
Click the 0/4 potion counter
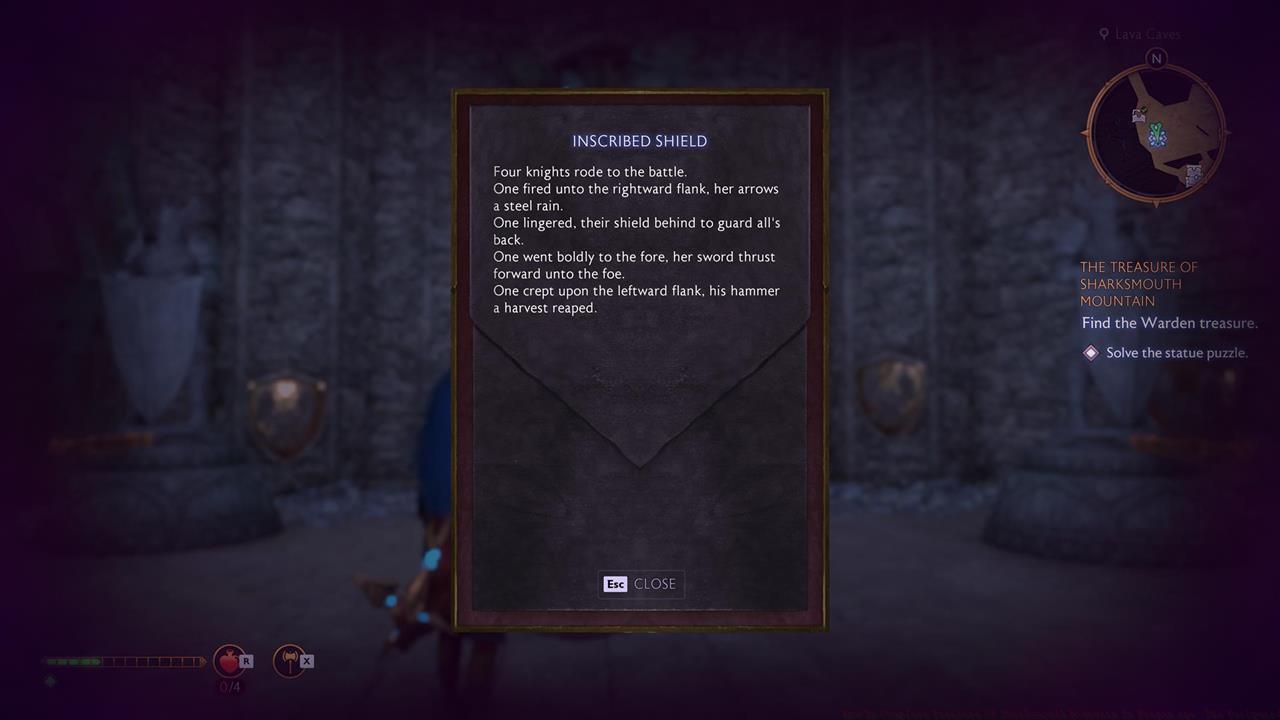pos(230,687)
